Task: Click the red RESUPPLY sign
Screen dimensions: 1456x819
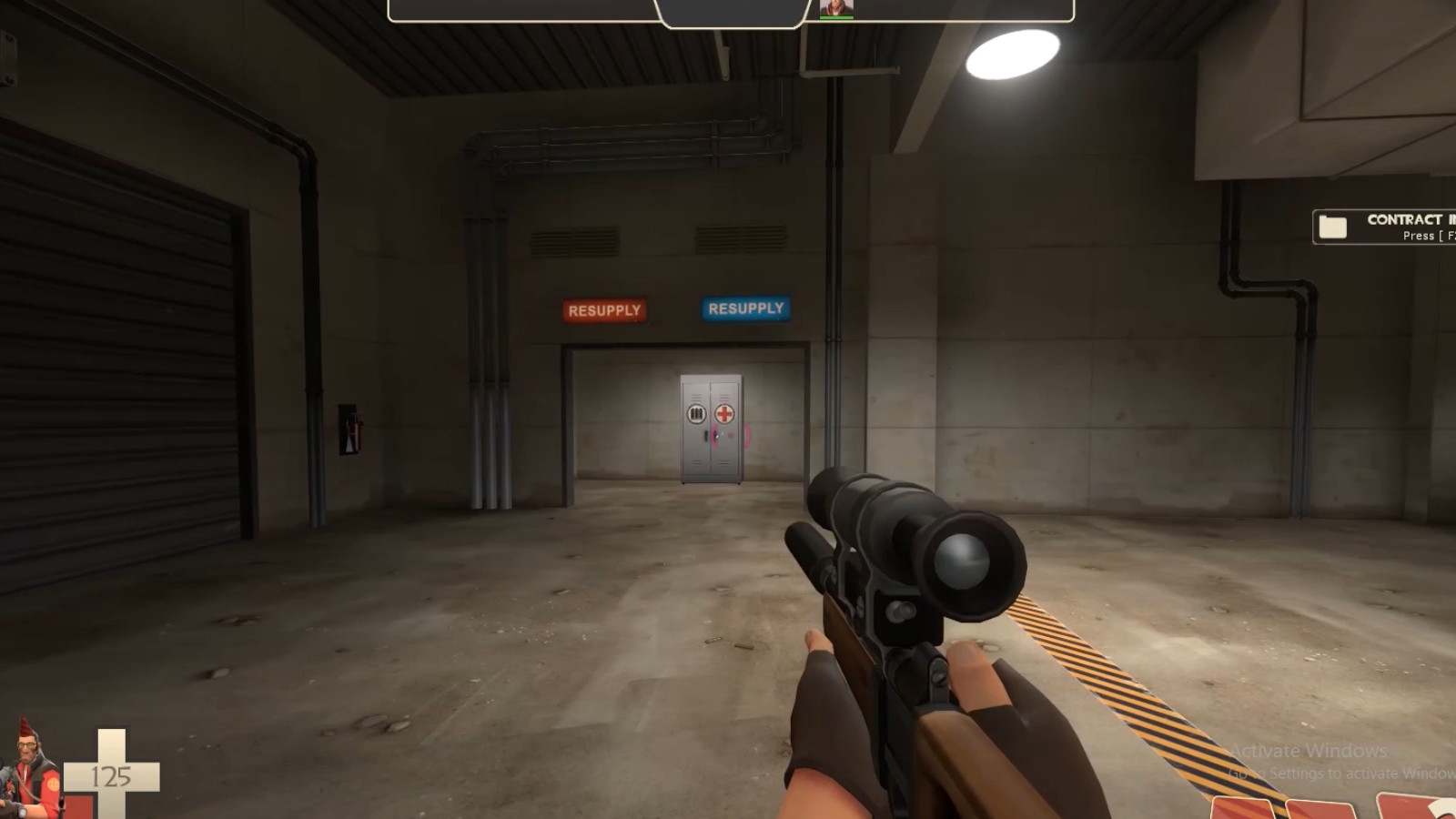Action: pos(602,311)
